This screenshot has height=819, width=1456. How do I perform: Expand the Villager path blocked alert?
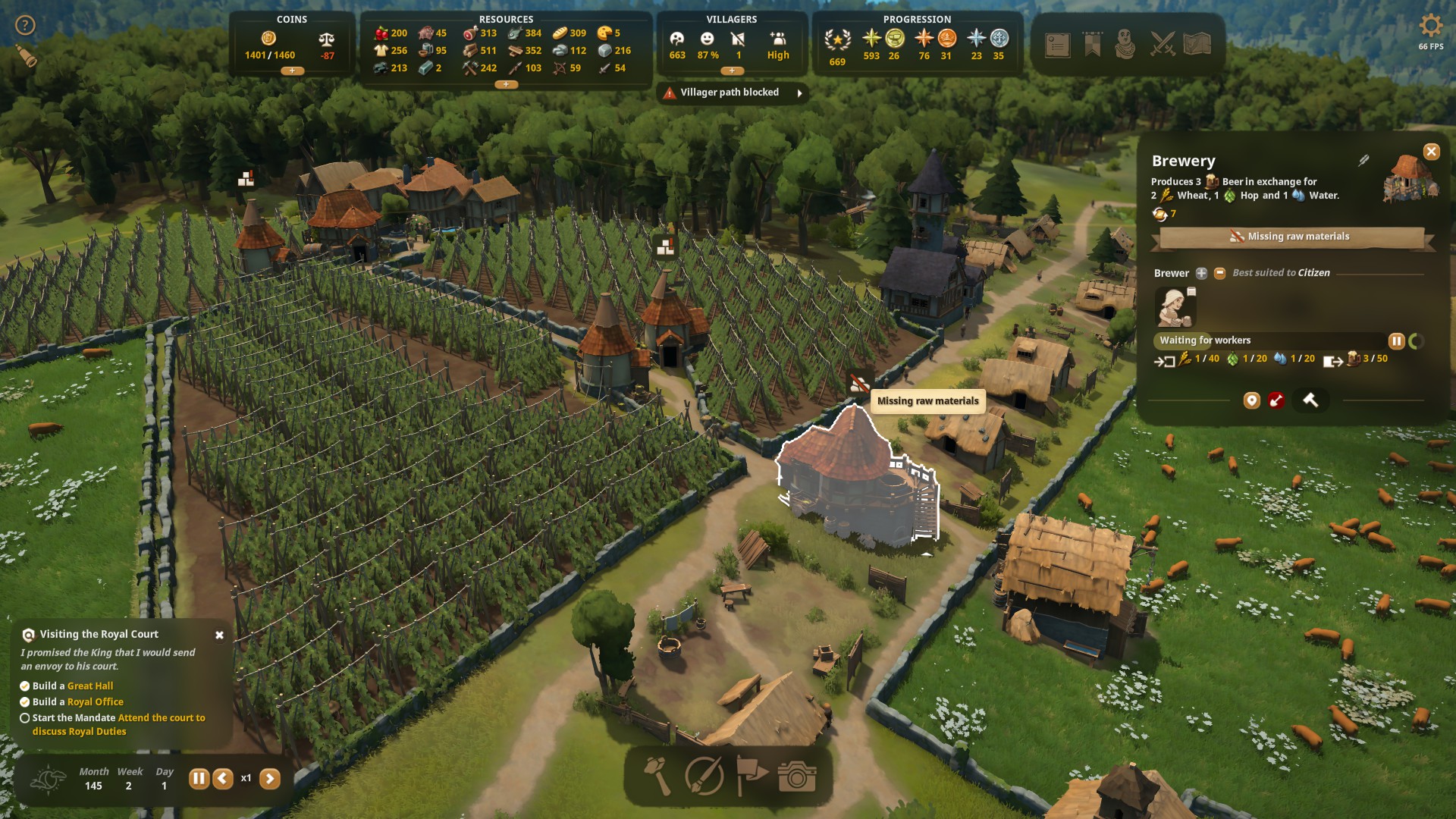799,93
